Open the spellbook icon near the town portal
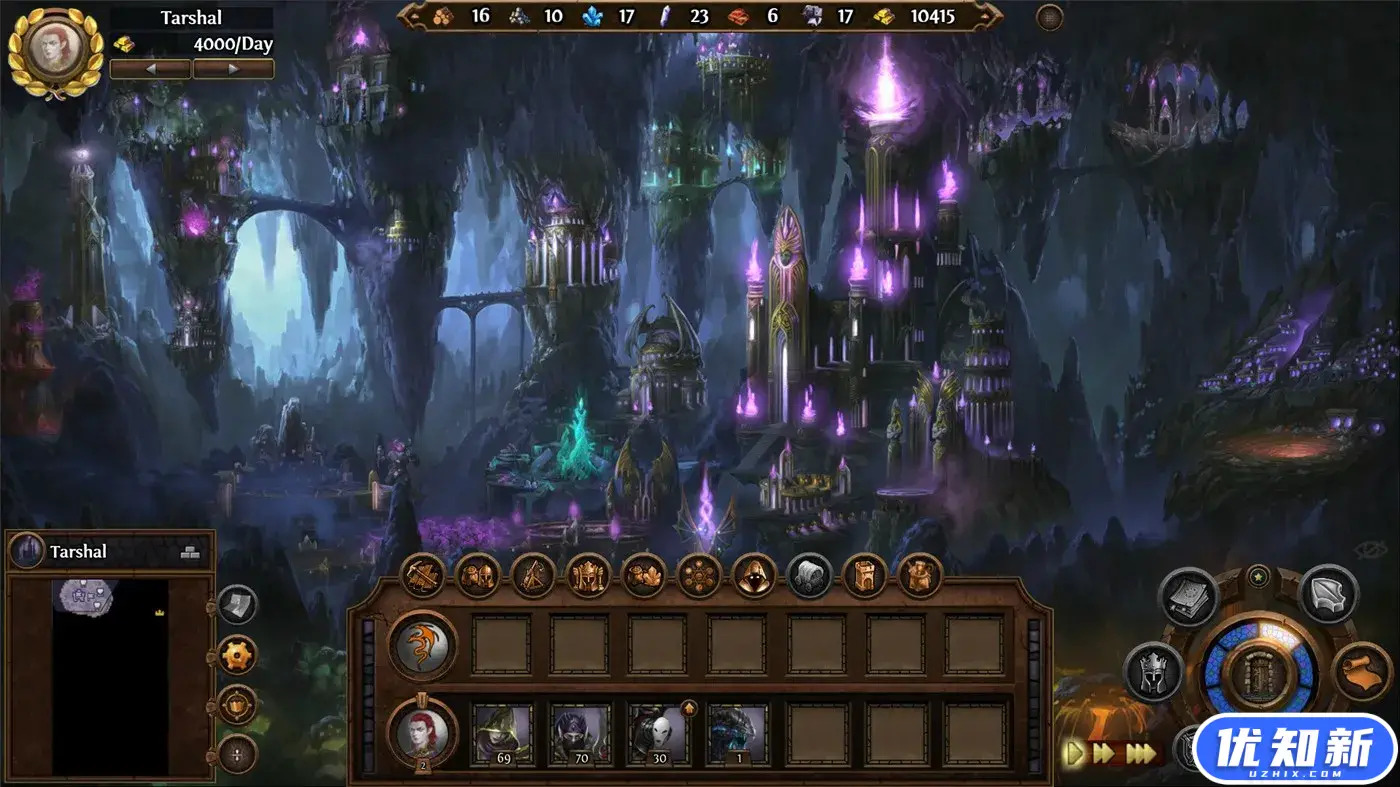Viewport: 1400px width, 787px height. coord(1186,597)
